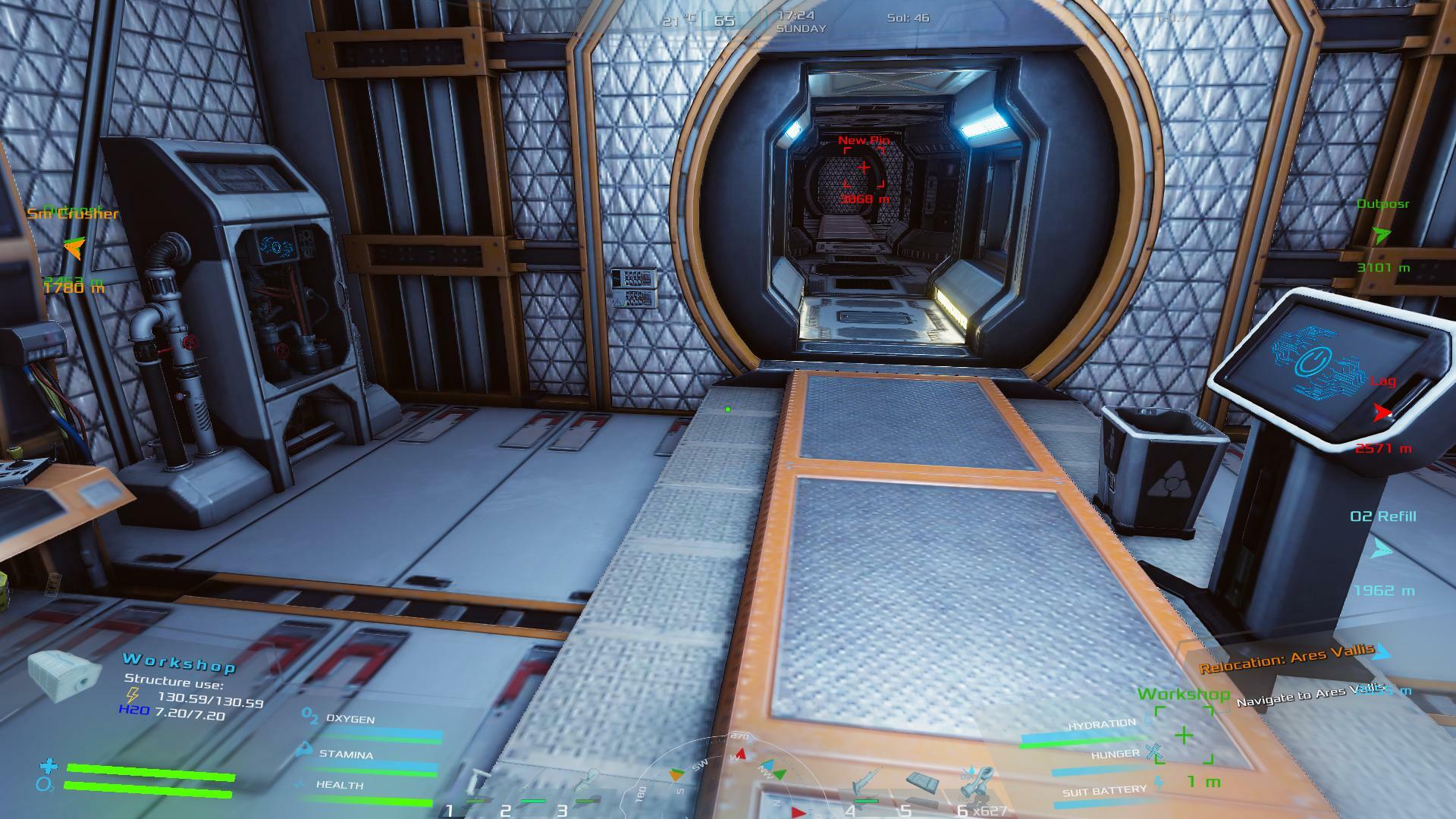Click the red Lag waypoint arrow
The image size is (1456, 819).
pyautogui.click(x=1382, y=413)
